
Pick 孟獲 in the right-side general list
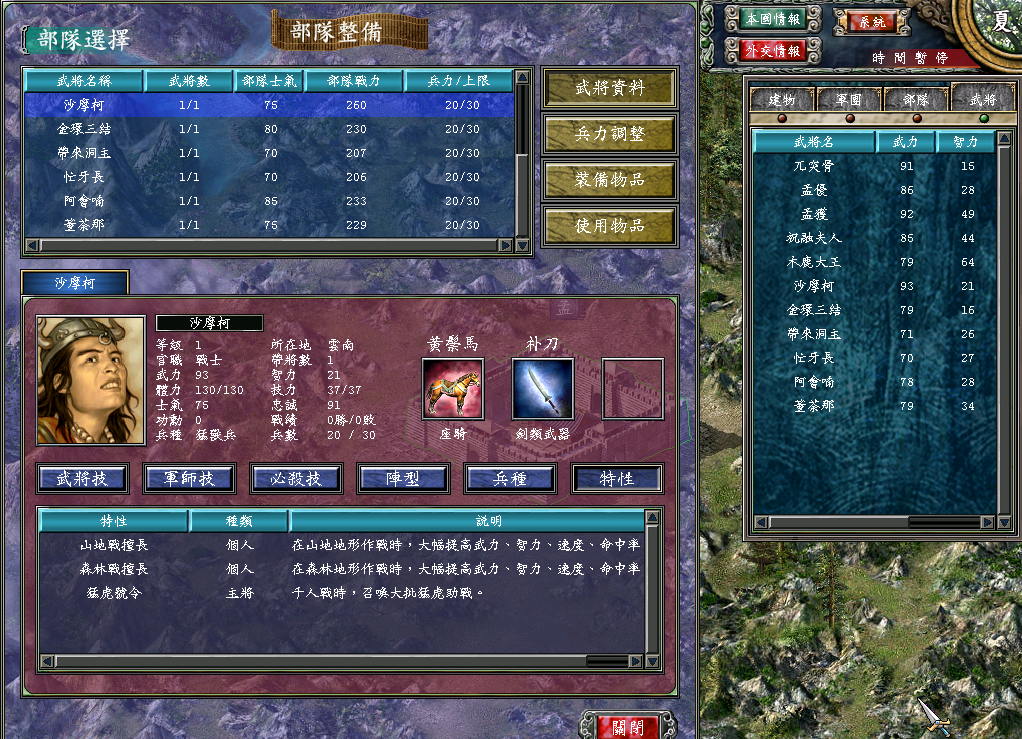tap(813, 214)
